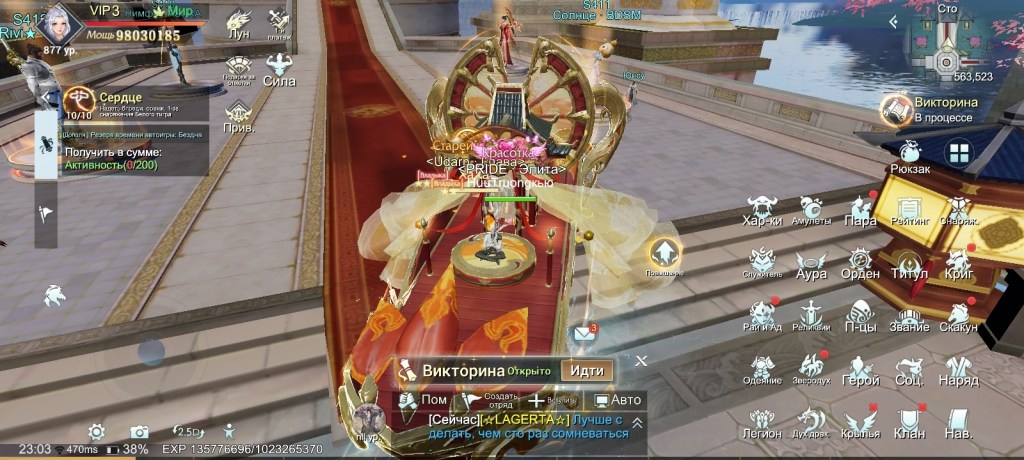Open the Сила power menu
This screenshot has height=460, width=1024.
click(x=279, y=70)
